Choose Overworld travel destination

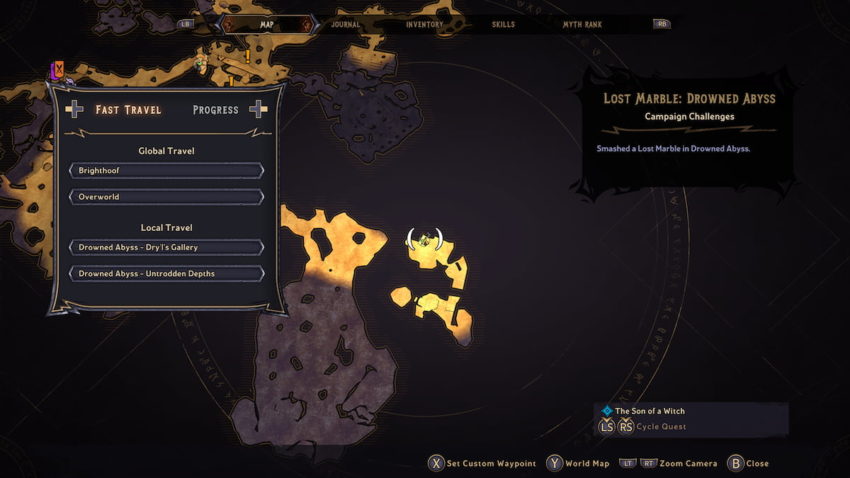[166, 197]
